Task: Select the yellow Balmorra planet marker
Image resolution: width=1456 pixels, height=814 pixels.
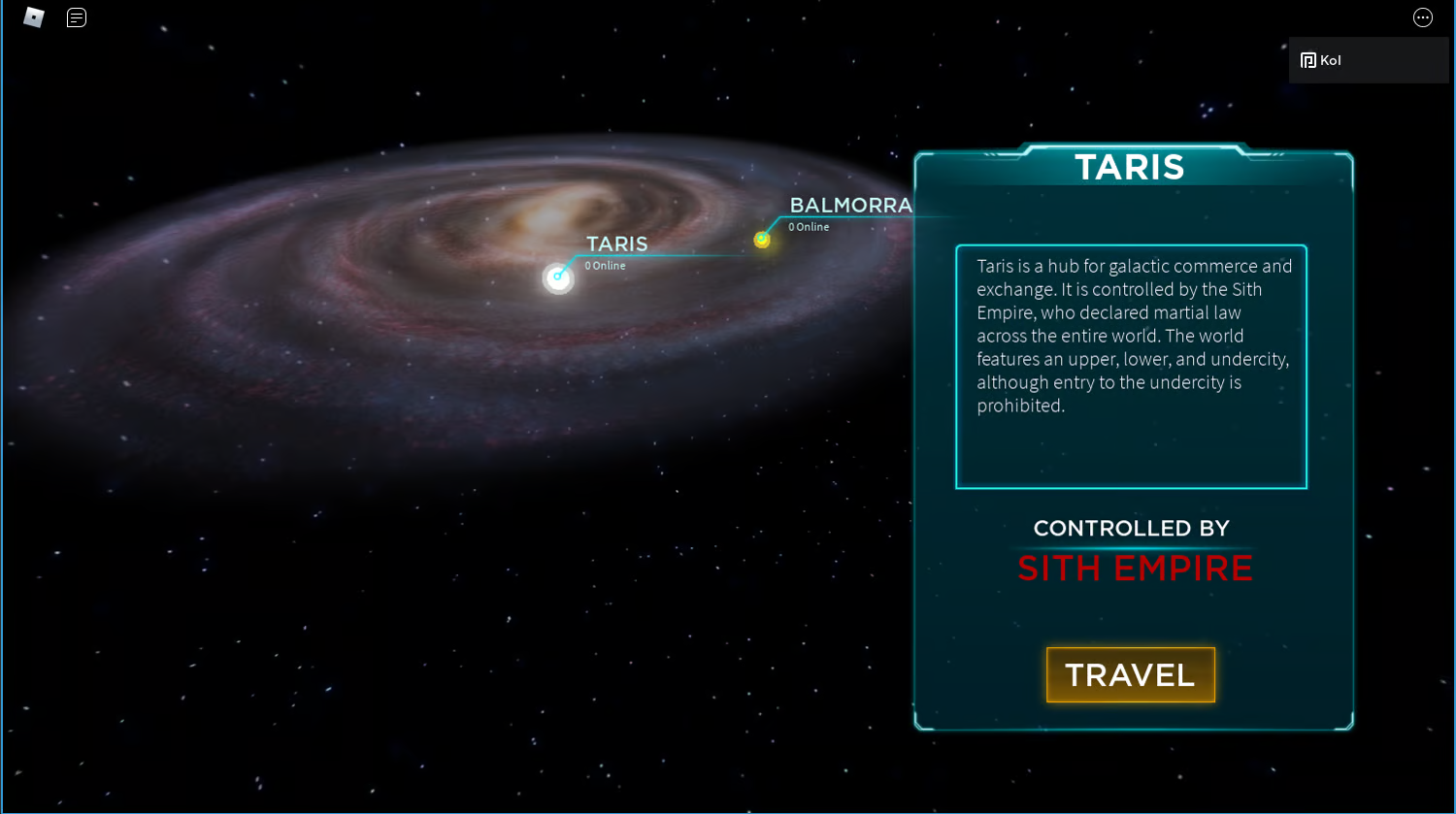Action: [x=762, y=240]
